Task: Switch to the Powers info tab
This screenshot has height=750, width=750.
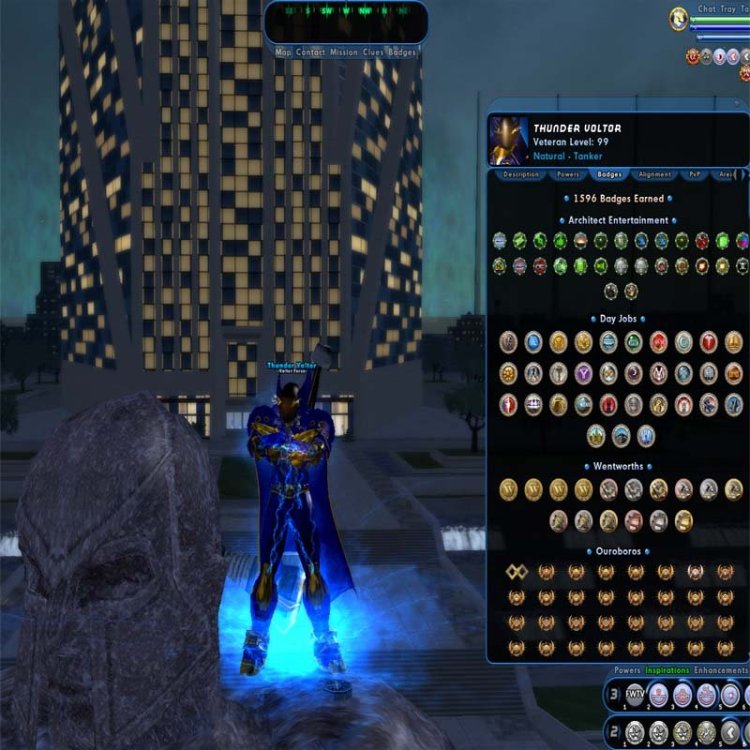Action: pos(566,174)
